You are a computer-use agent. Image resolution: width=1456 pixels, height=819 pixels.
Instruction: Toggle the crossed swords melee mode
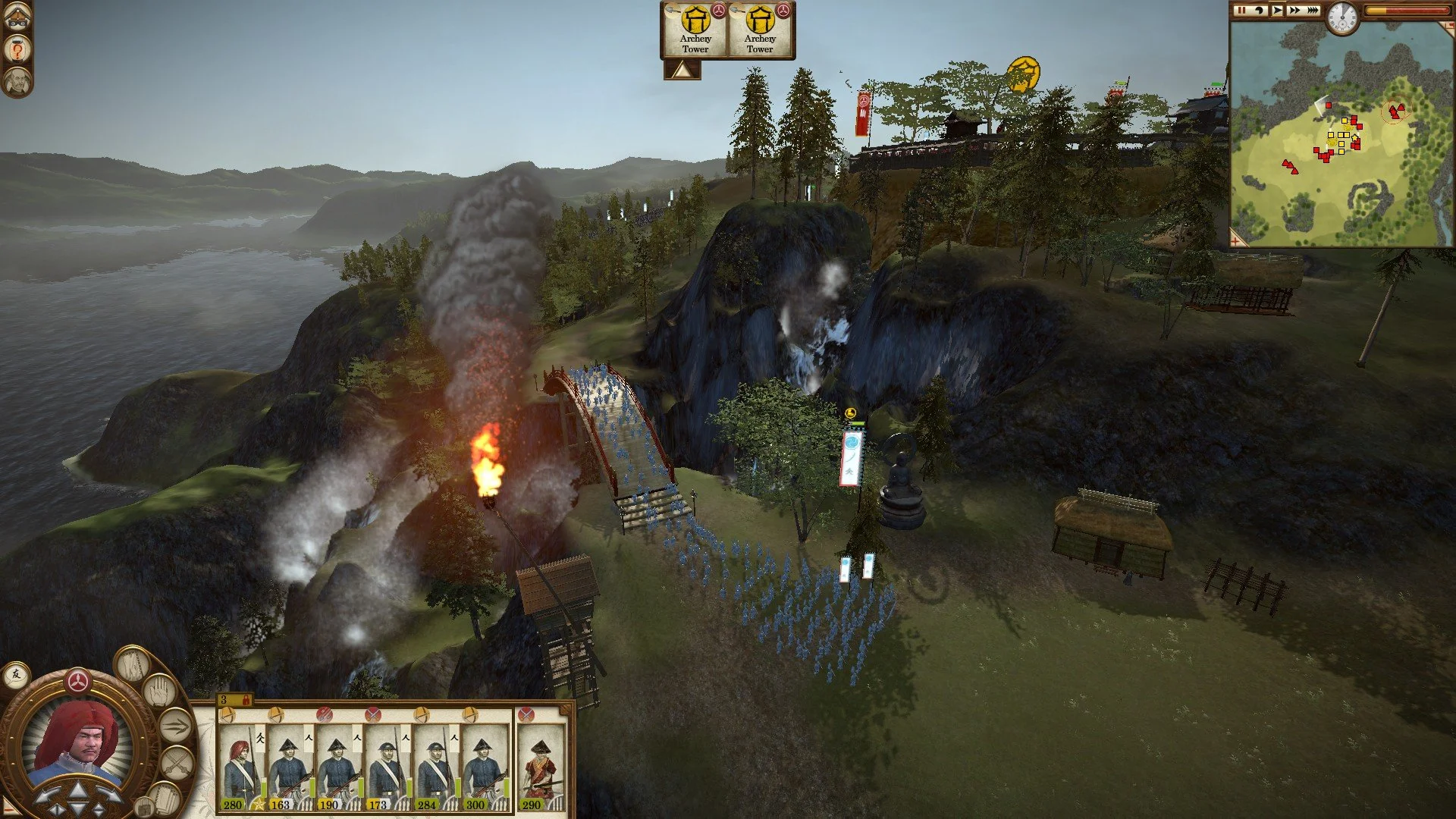(x=177, y=762)
